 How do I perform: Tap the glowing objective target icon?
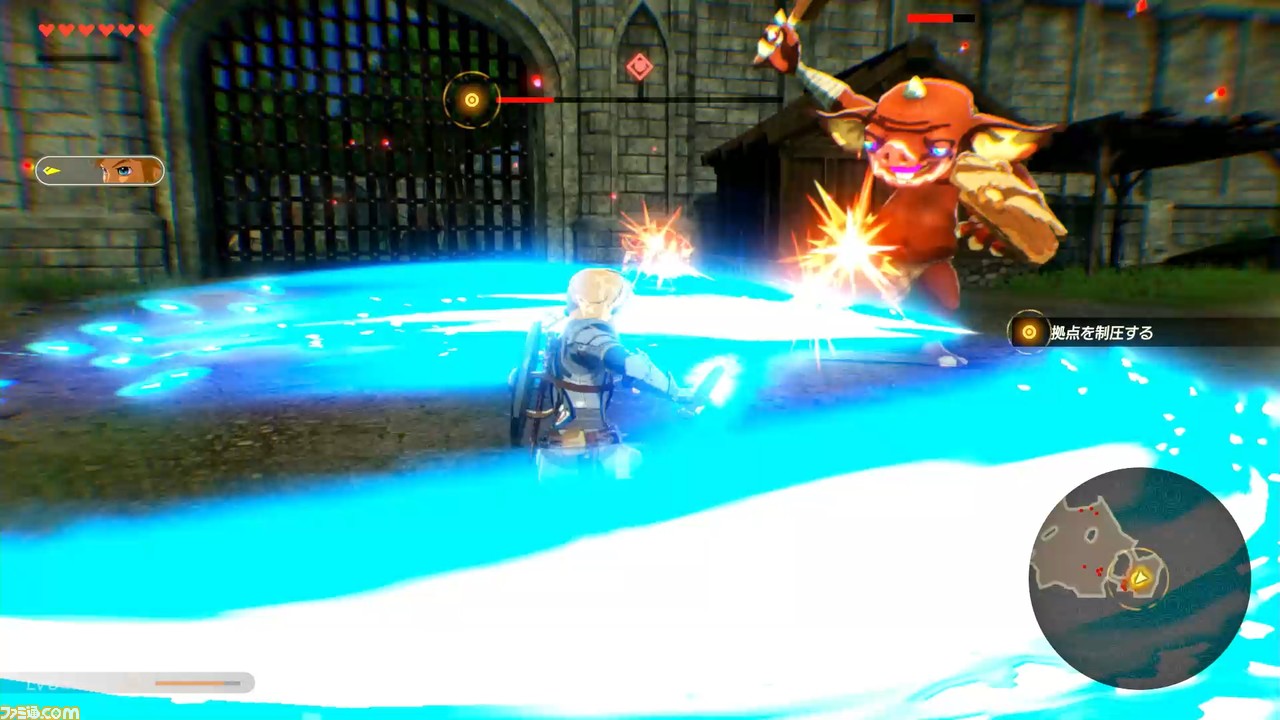[x=1028, y=332]
